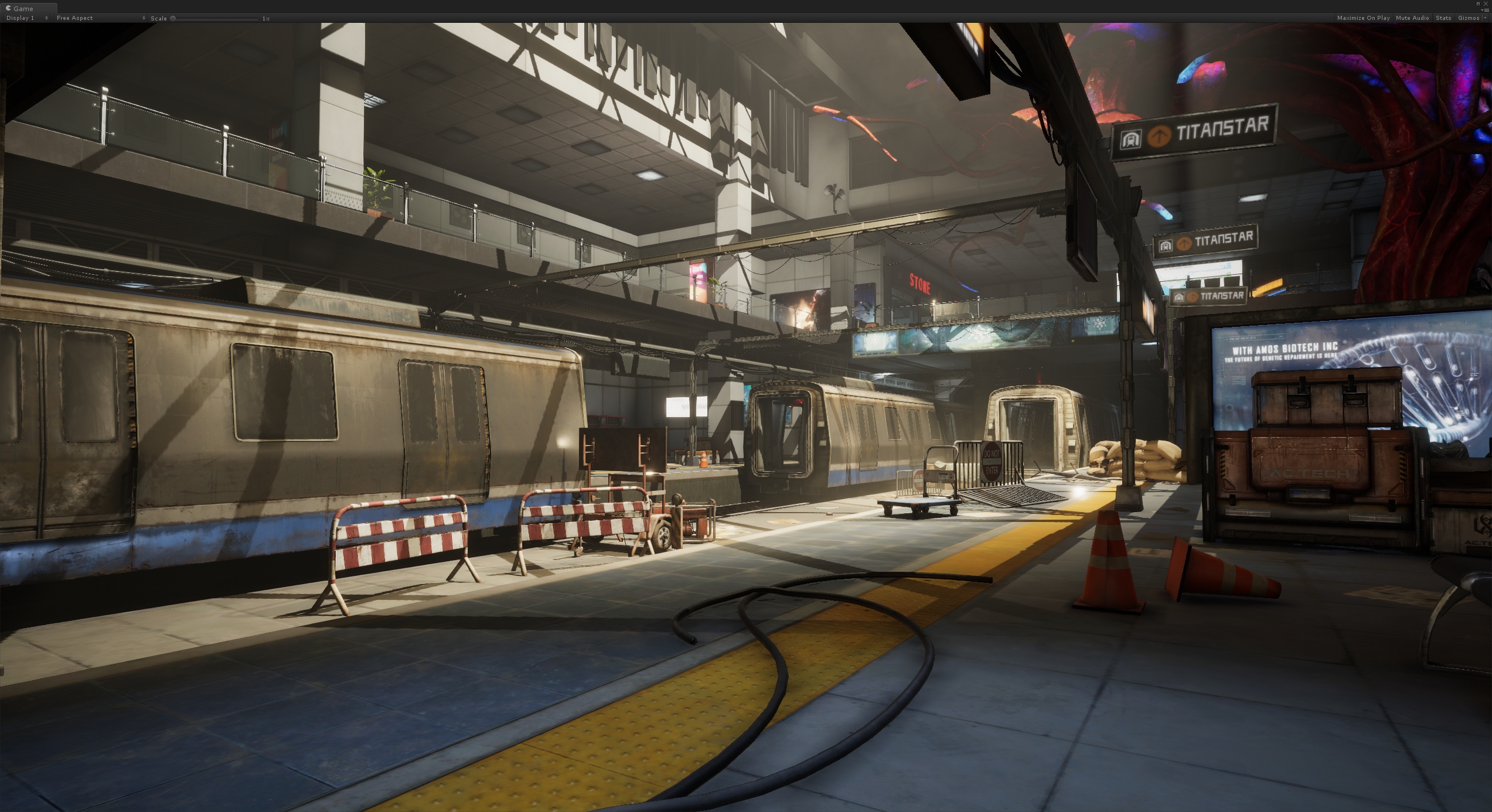Open the Free Aspect ratio dropdown

click(100, 18)
